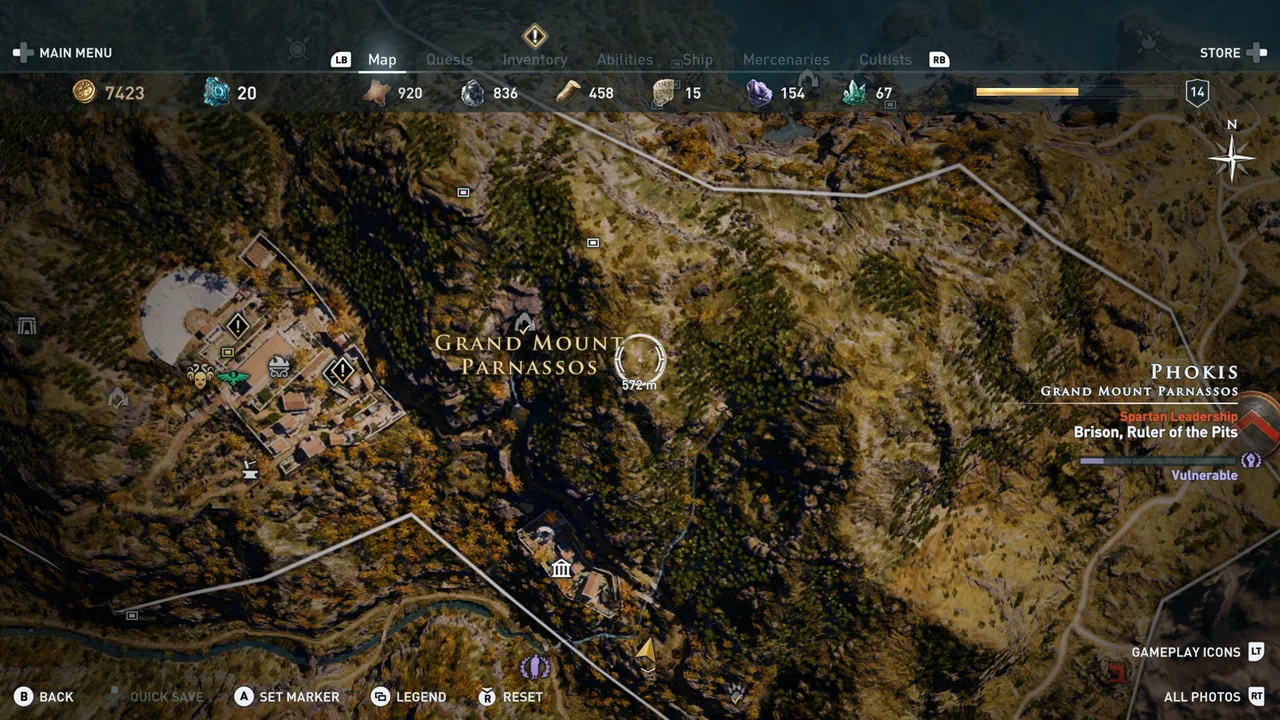Click the wreath sanctuary icon at bottom center
The height and width of the screenshot is (720, 1280).
(x=536, y=667)
